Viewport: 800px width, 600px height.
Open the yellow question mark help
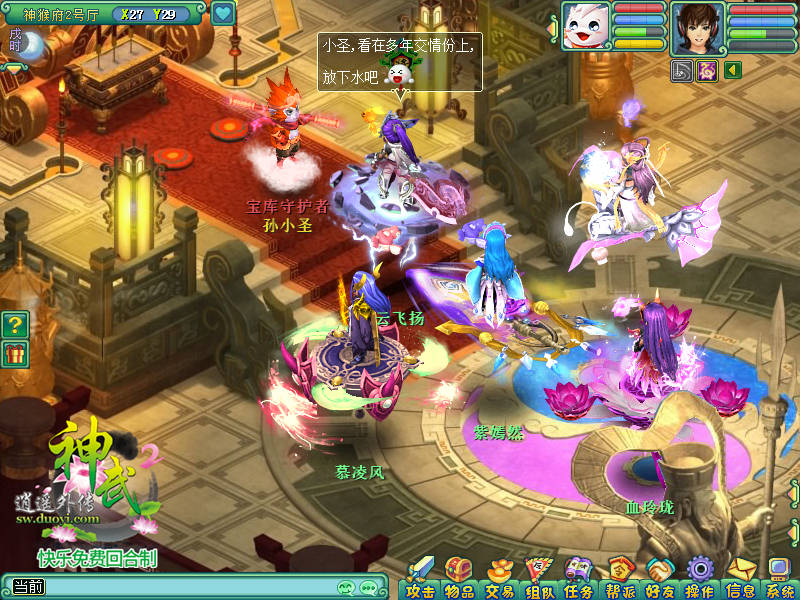14,325
